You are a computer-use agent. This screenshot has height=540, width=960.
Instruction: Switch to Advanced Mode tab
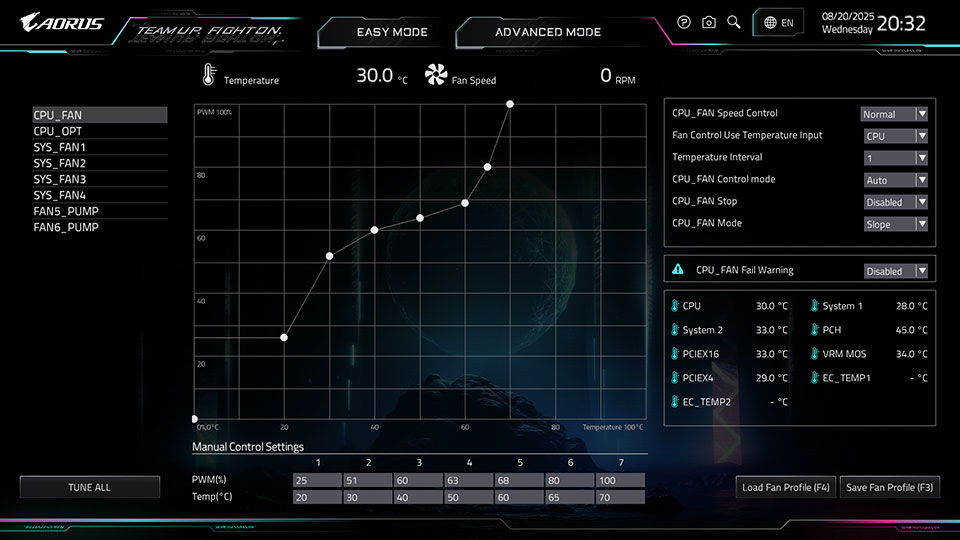[x=548, y=32]
